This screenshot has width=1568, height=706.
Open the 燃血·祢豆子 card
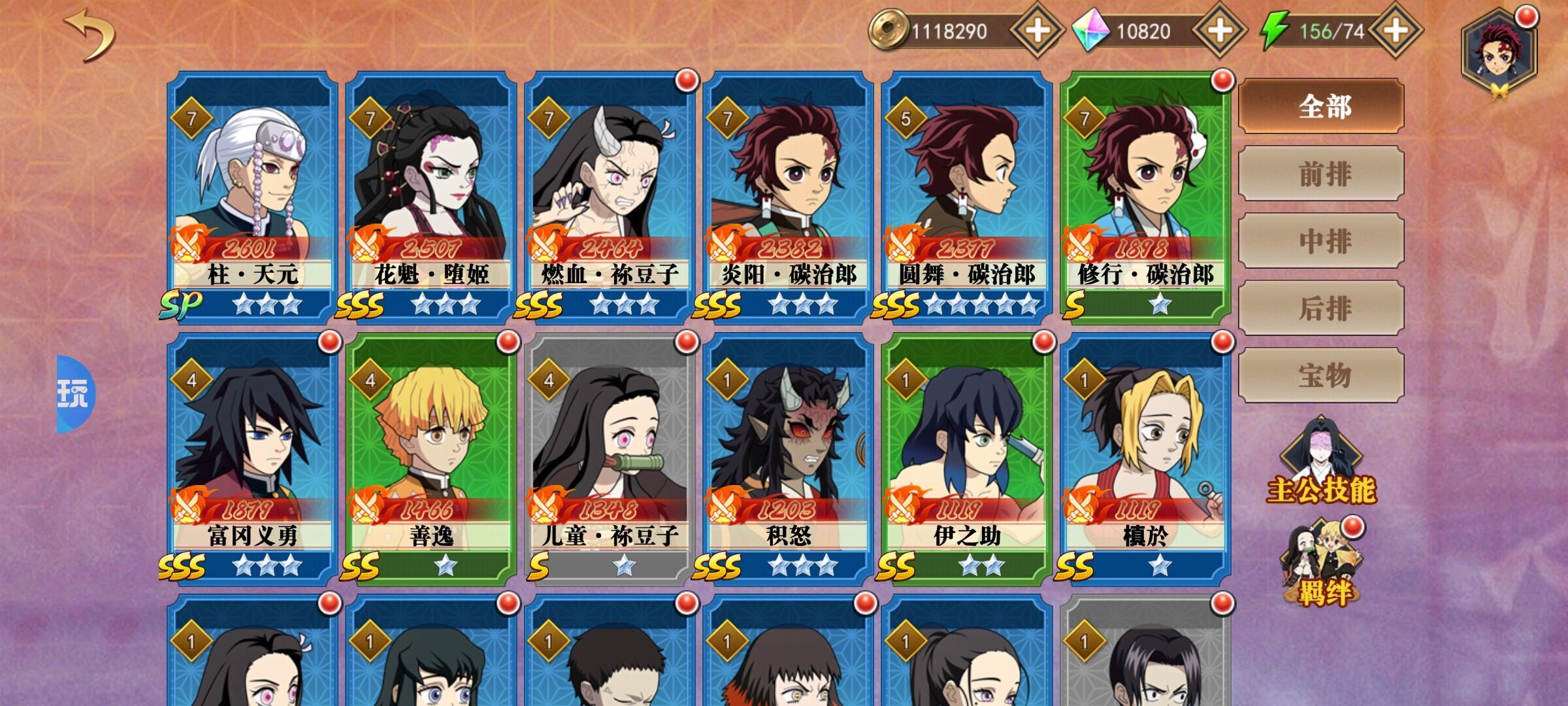tap(610, 196)
